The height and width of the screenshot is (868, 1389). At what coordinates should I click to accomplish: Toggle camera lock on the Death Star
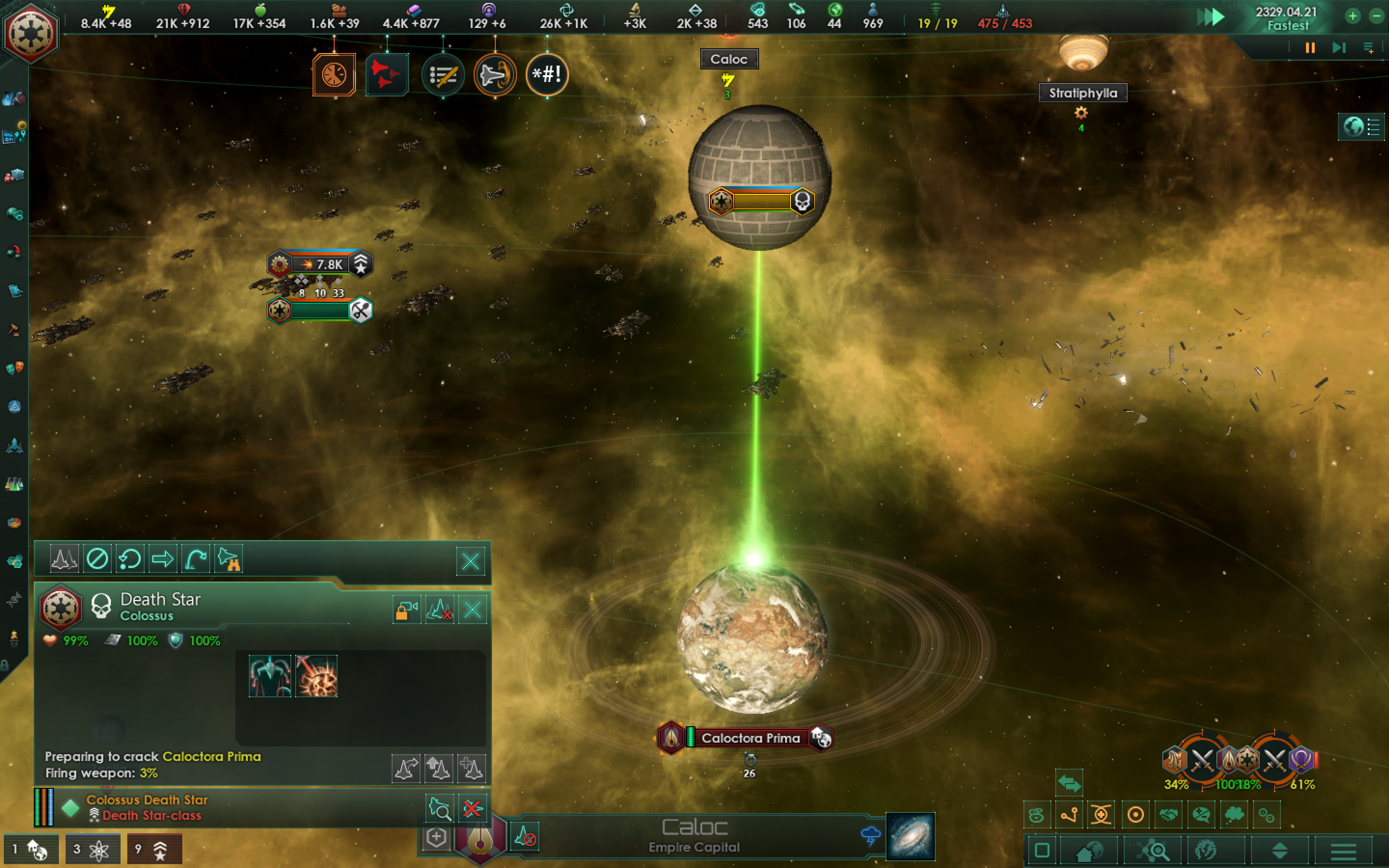(407, 610)
